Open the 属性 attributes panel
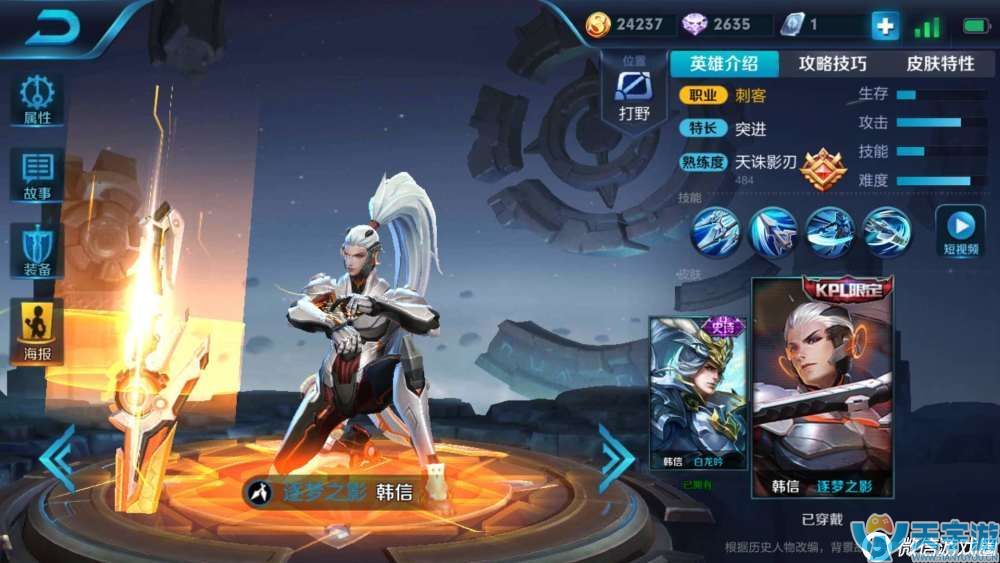 [37, 100]
